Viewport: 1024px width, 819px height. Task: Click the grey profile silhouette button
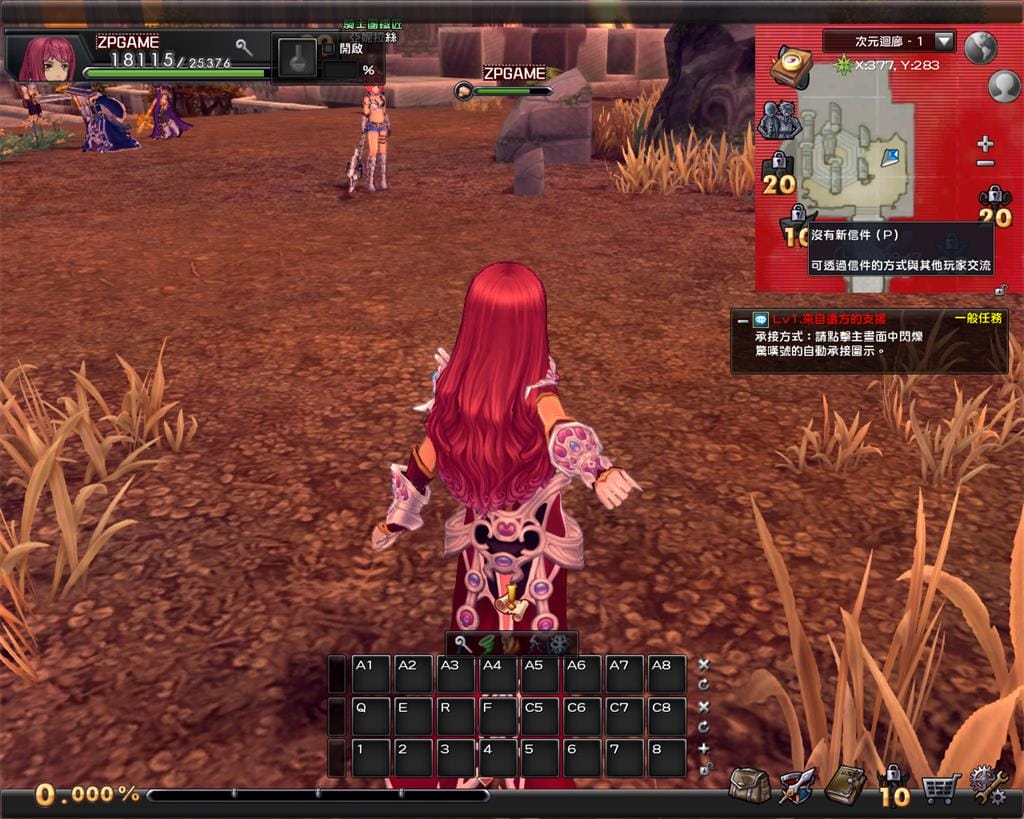coord(1004,87)
